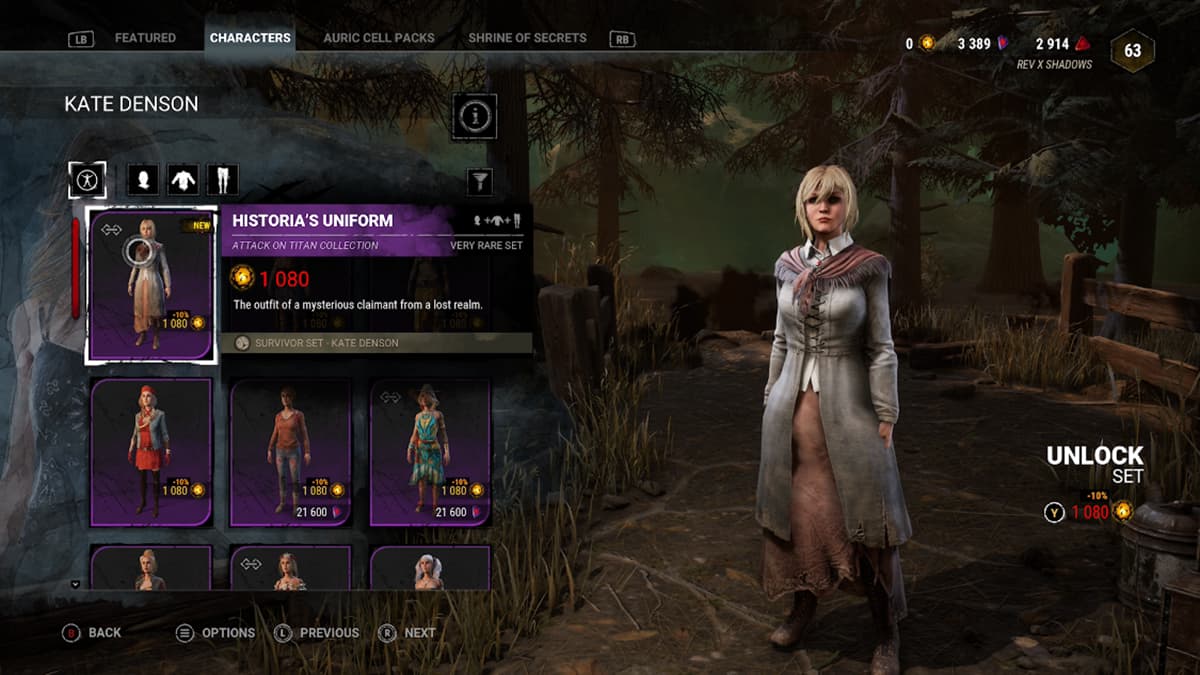1200x675 pixels.
Task: Pick the orange shirt outfit thumbnail
Action: tap(291, 451)
